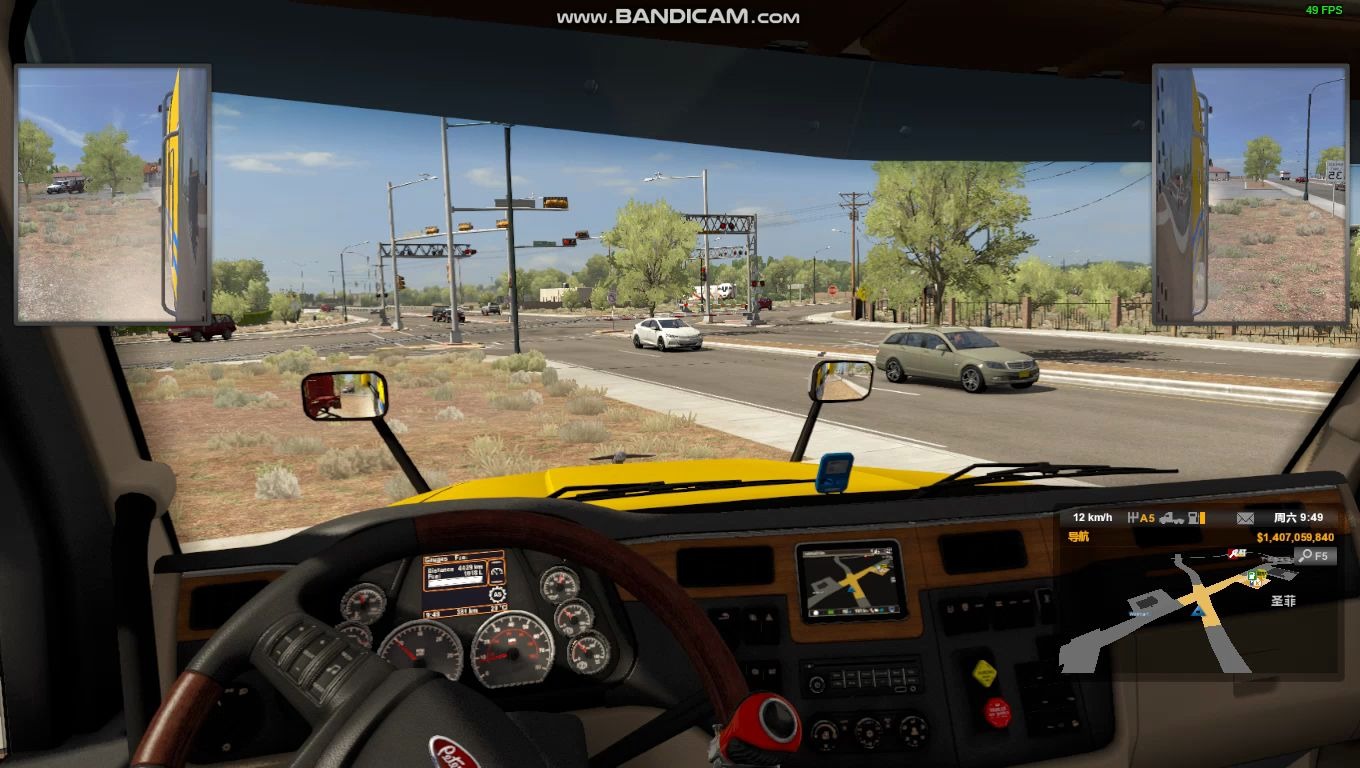The width and height of the screenshot is (1360, 768).
Task: Click the magnifier zoom button on the map
Action: point(1304,555)
